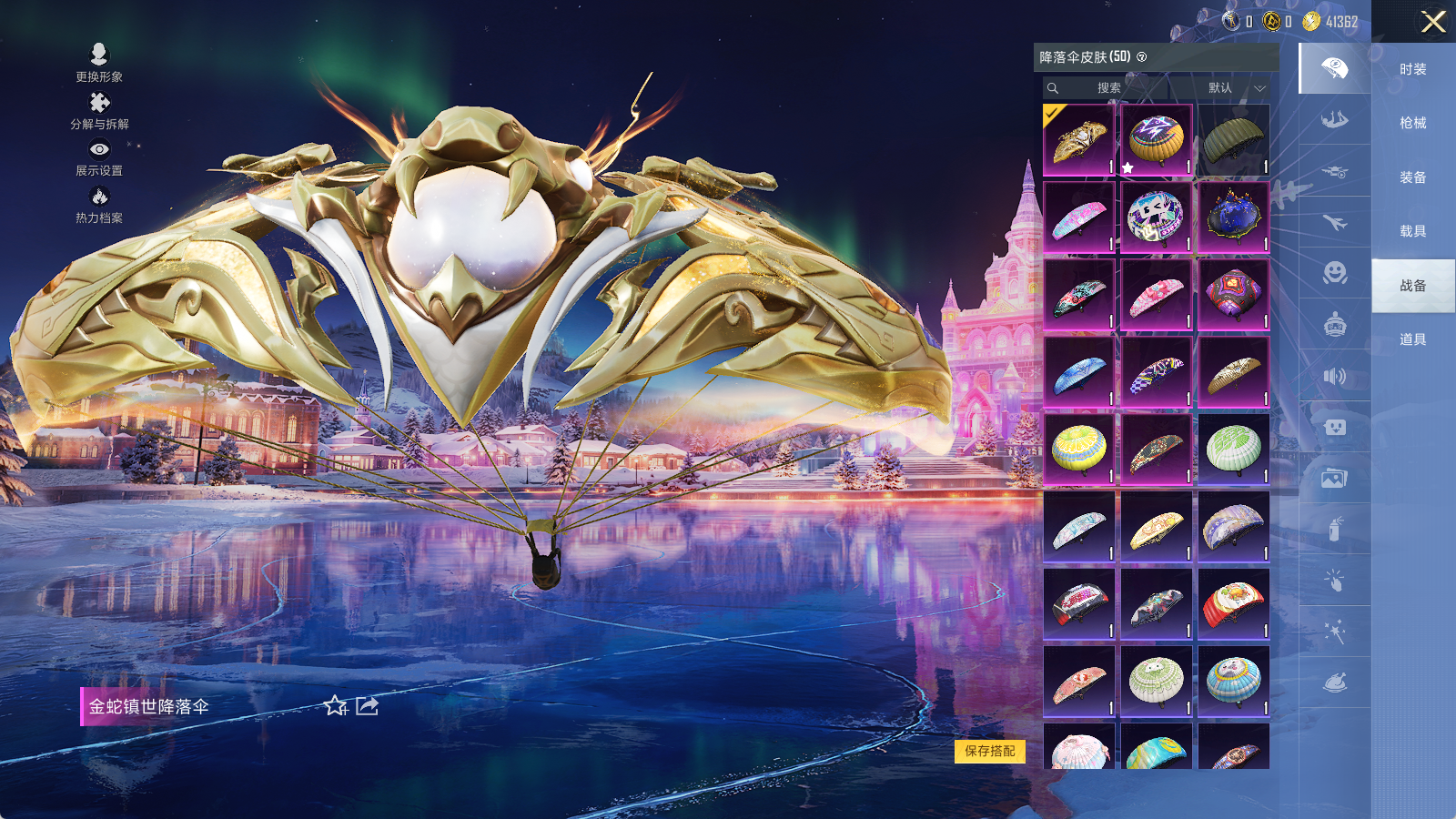Select the red lucky cat parachute
The width and height of the screenshot is (1456, 819).
[x=1233, y=604]
